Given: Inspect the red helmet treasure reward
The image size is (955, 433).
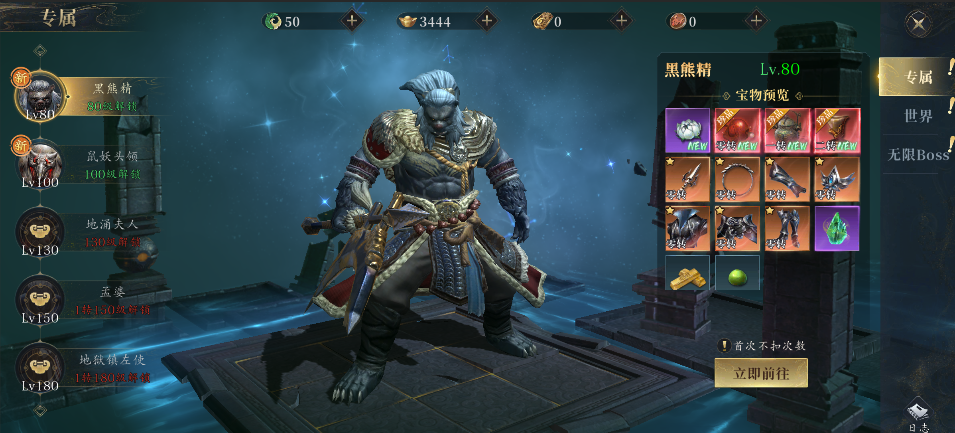Looking at the screenshot, I should (x=737, y=130).
